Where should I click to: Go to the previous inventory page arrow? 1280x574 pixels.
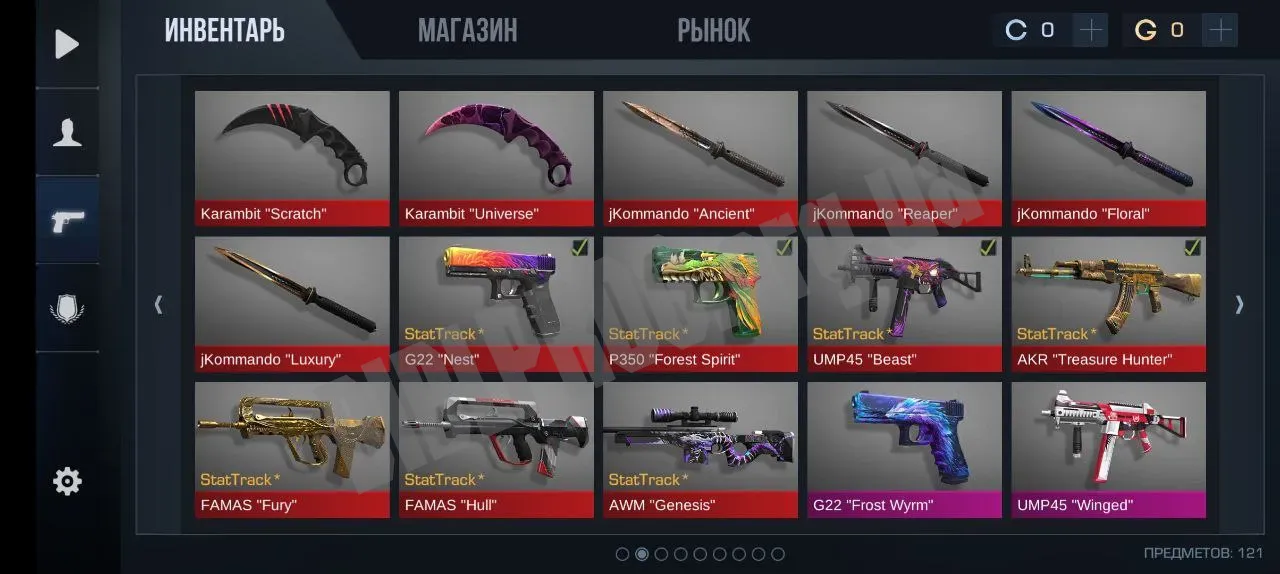click(x=158, y=304)
